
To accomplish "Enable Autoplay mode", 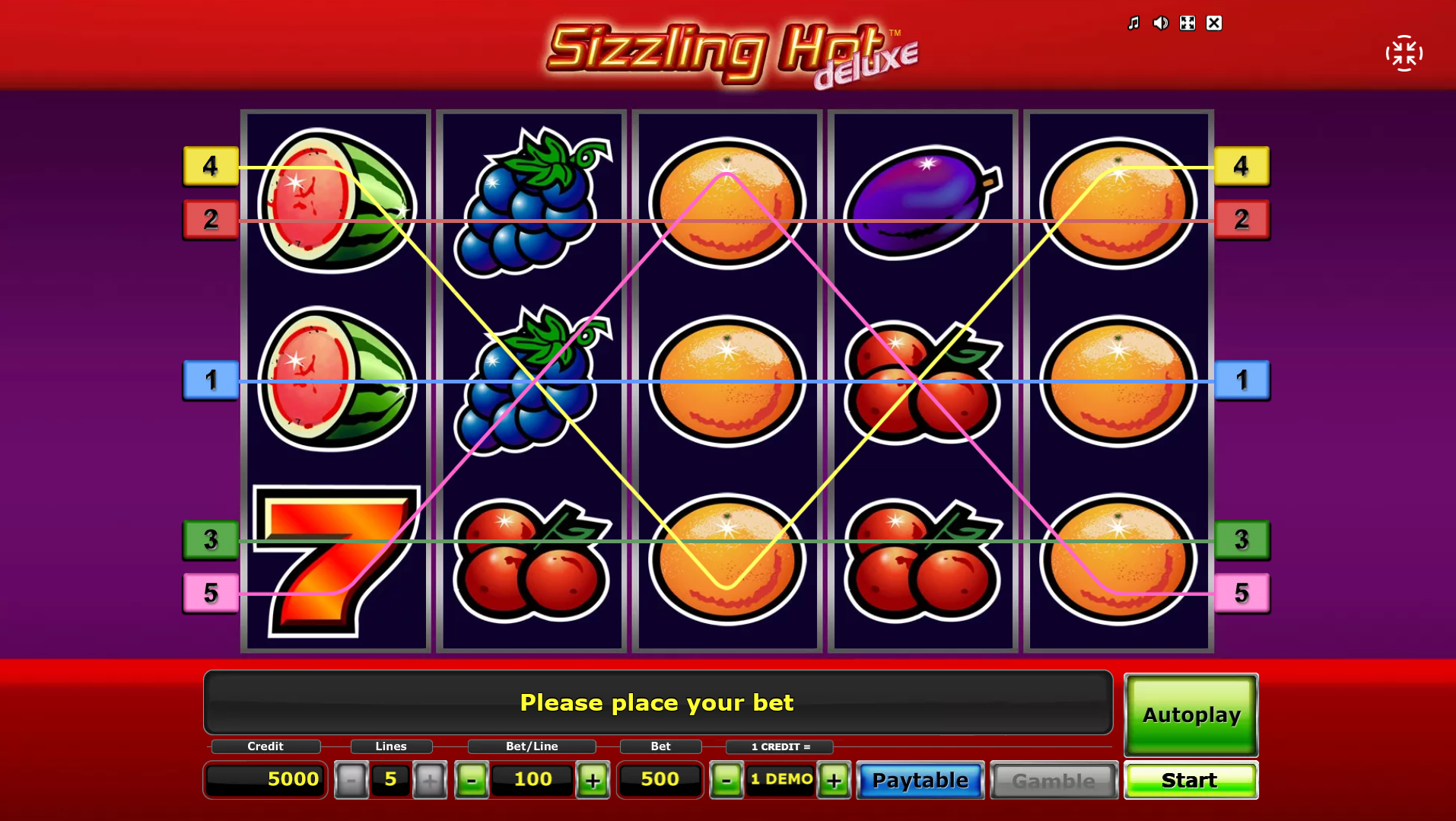I will point(1191,714).
